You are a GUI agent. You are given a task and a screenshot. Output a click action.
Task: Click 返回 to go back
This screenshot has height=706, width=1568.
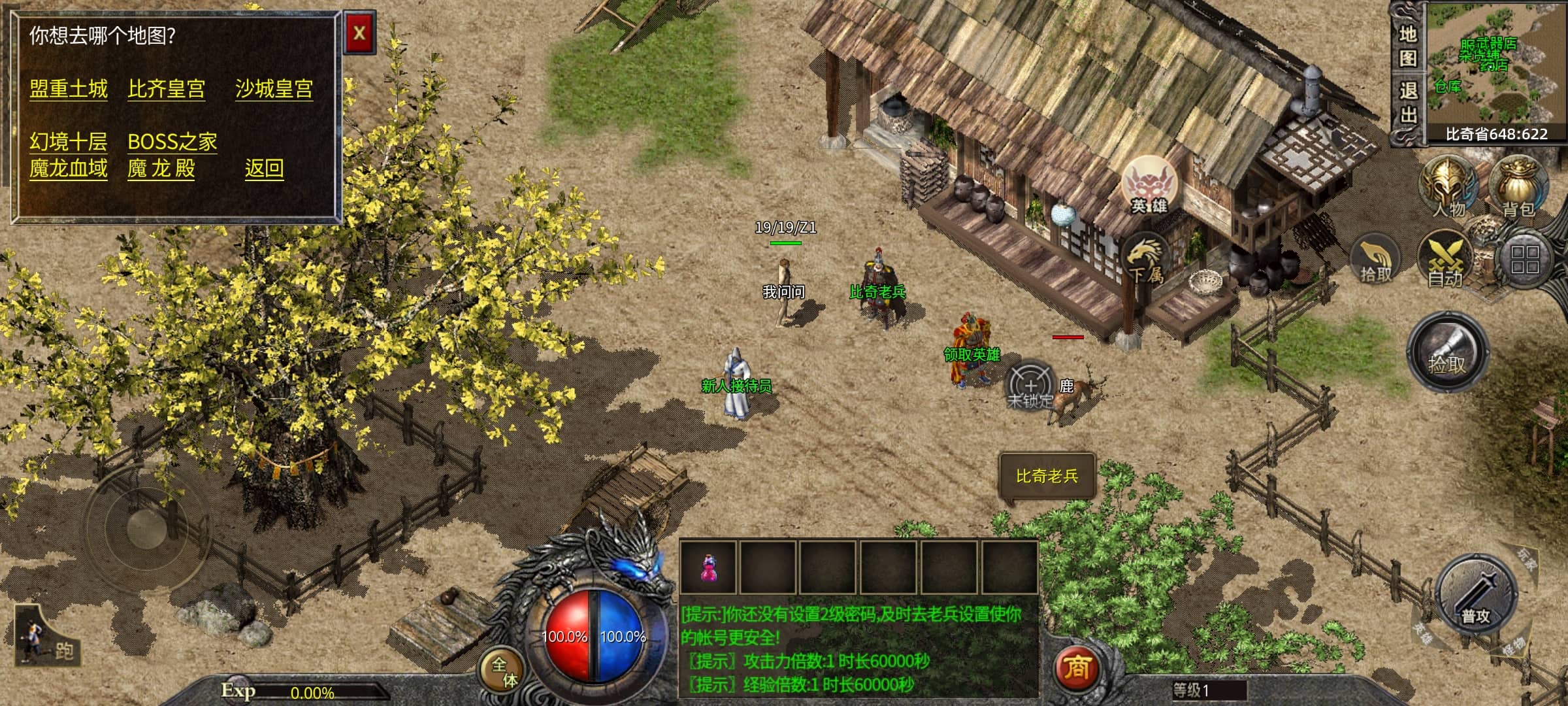point(264,169)
